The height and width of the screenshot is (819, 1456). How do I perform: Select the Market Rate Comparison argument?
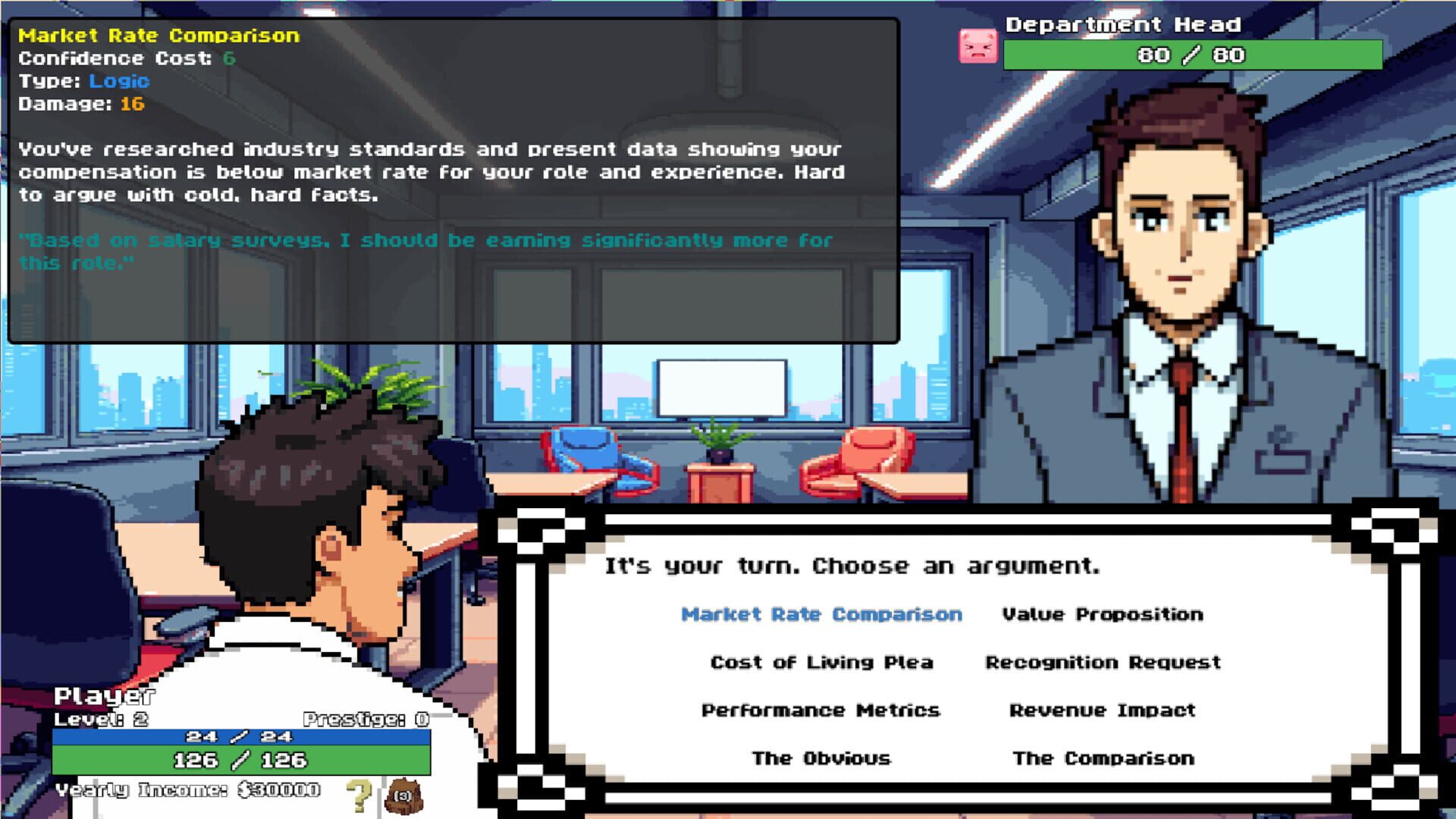coord(823,614)
